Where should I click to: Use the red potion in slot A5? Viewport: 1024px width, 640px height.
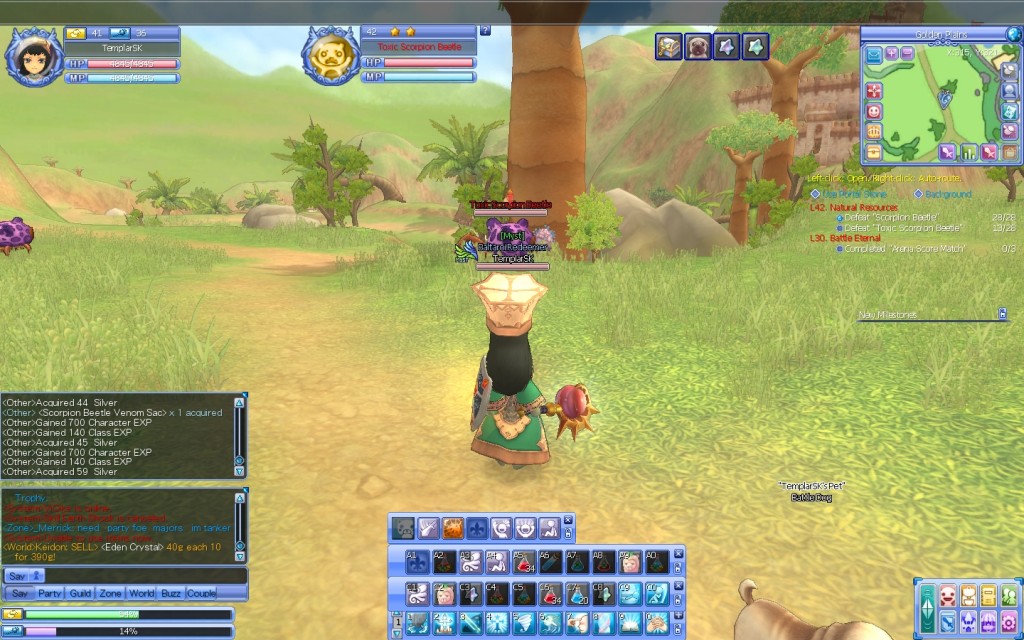click(523, 563)
